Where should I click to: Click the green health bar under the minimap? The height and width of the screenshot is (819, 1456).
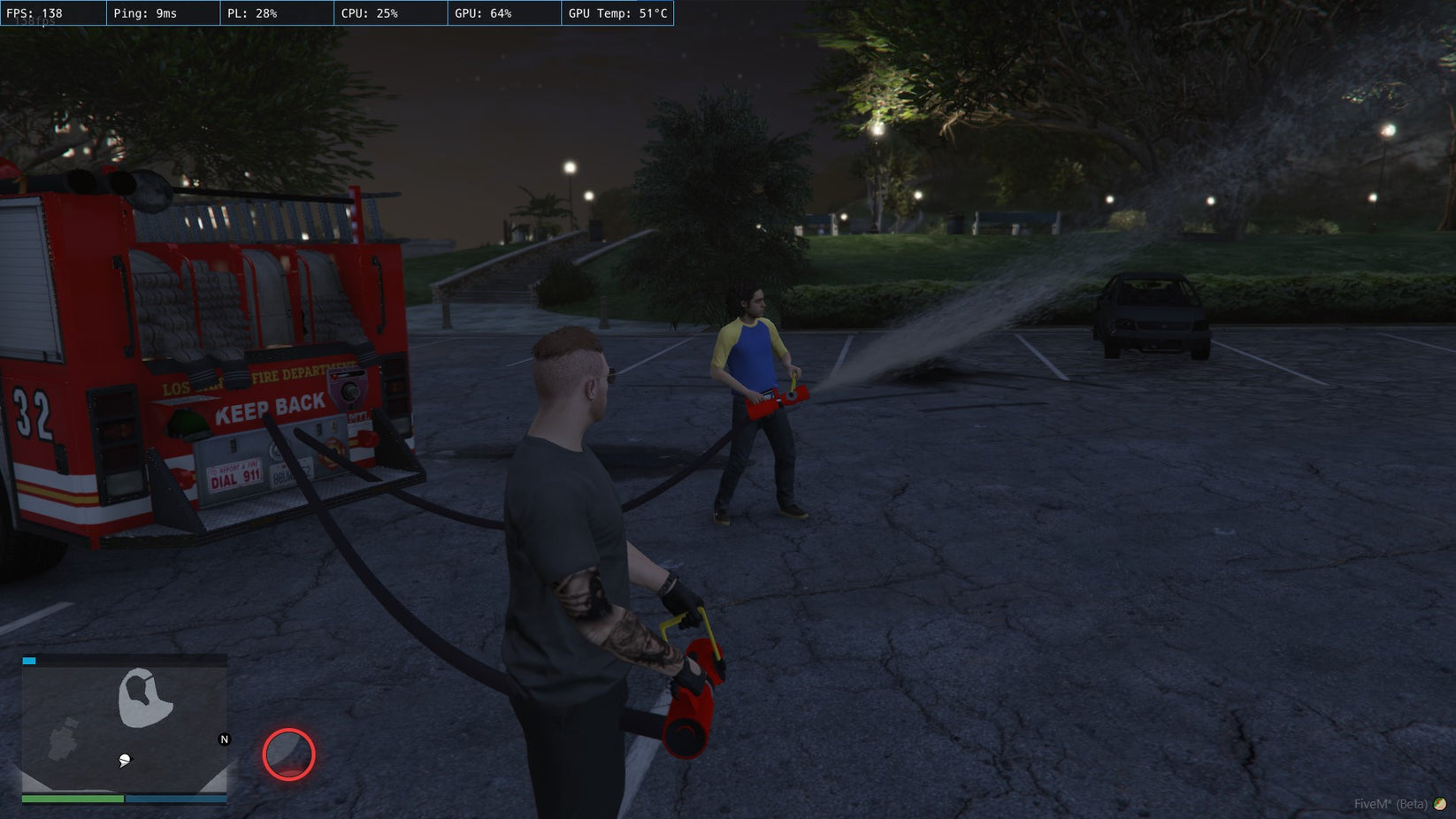(73, 799)
